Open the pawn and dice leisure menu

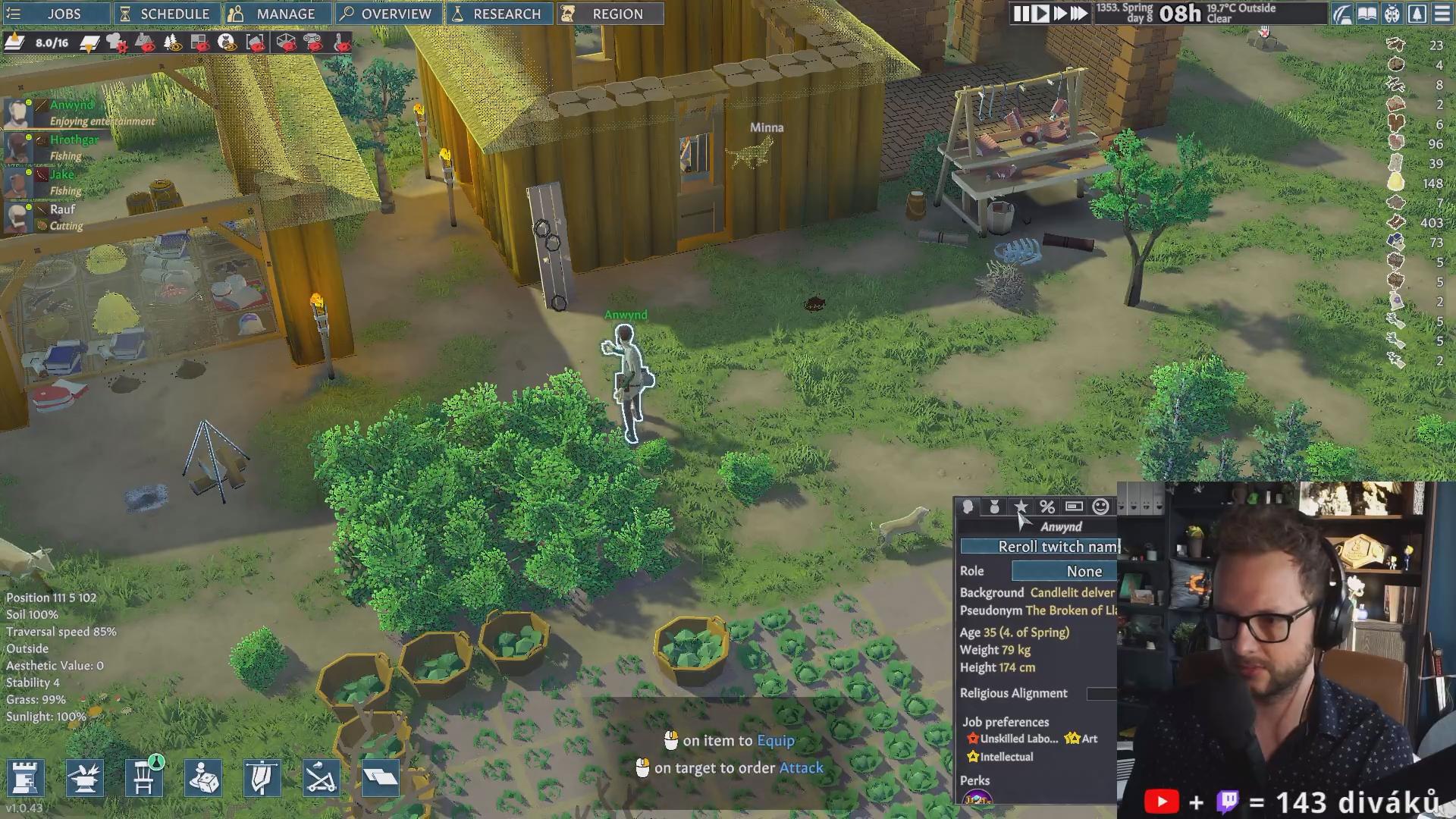202,777
